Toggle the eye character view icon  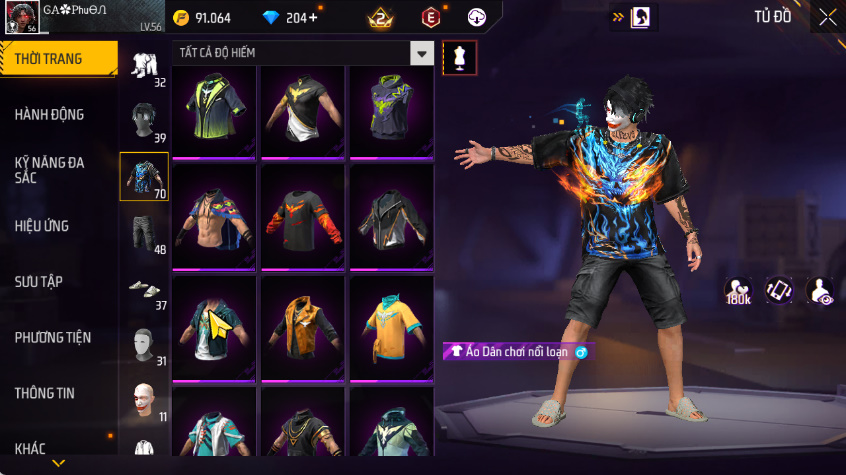pos(821,291)
